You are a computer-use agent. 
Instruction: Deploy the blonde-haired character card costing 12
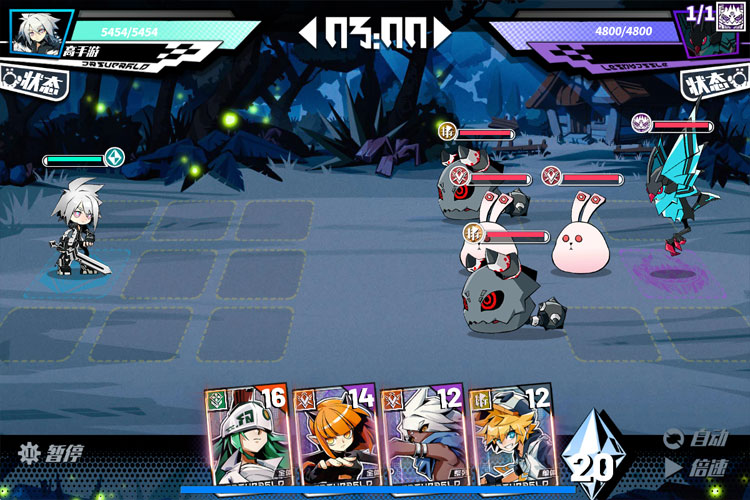click(x=512, y=439)
